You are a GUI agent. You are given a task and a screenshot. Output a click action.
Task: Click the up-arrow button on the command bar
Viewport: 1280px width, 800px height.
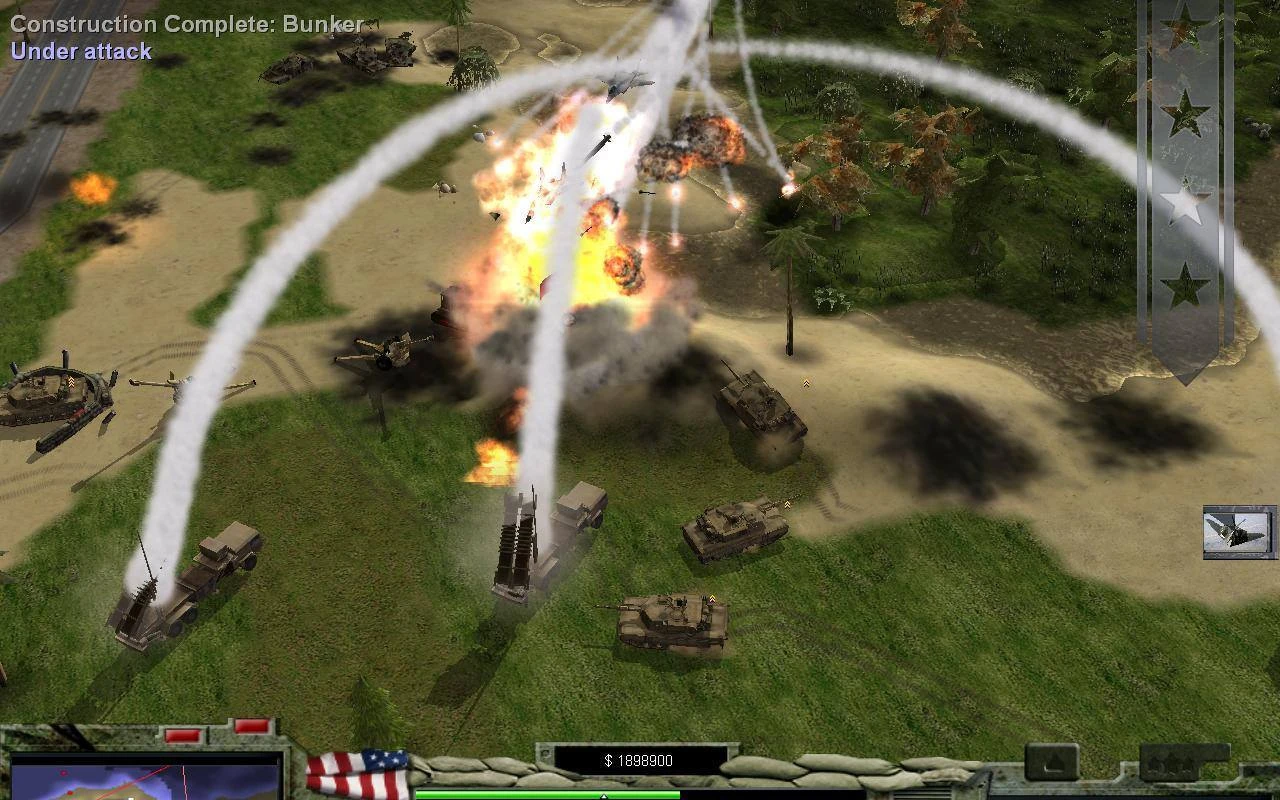[x=1051, y=762]
